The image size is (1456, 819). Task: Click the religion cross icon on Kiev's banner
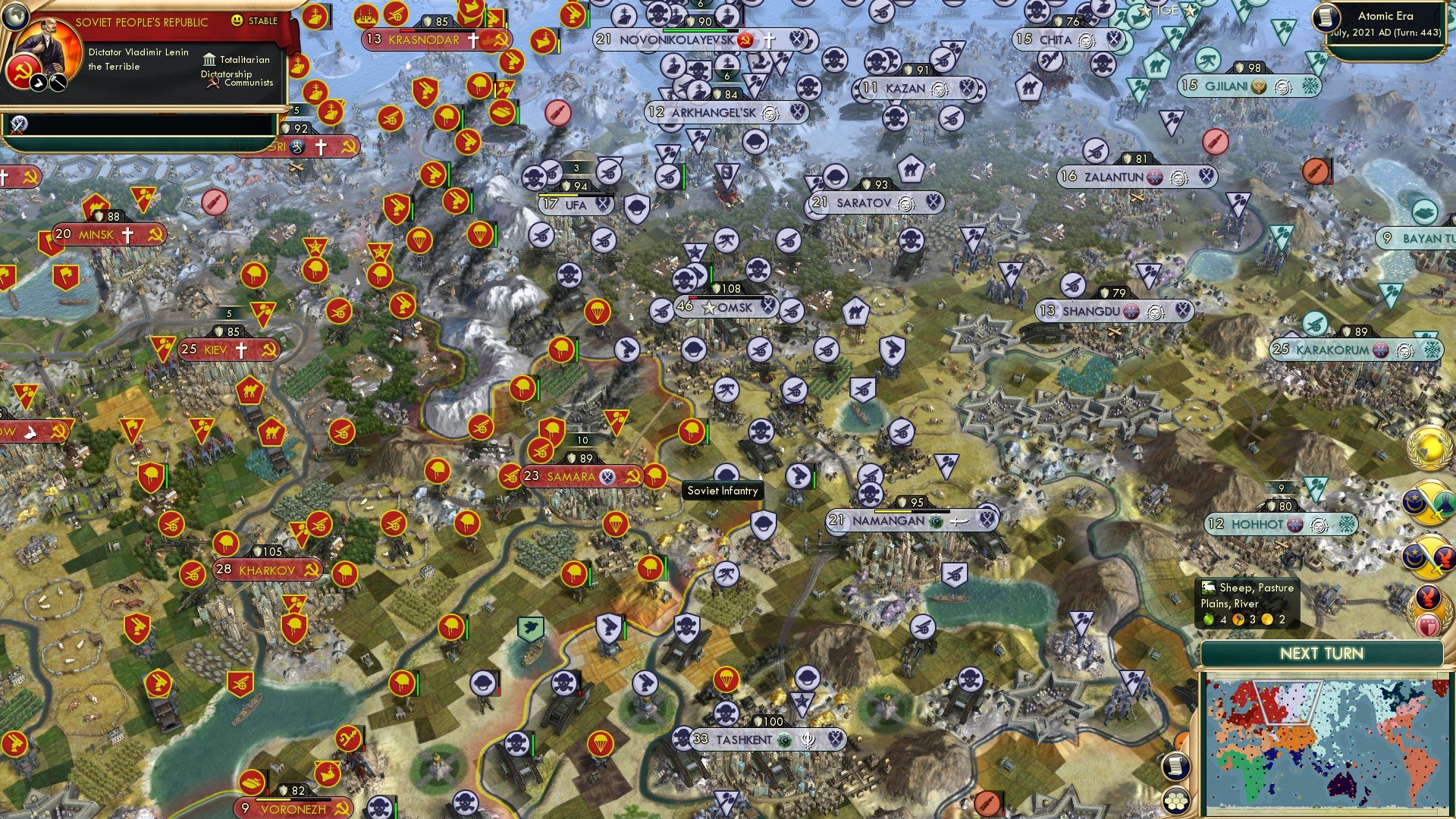[x=241, y=348]
